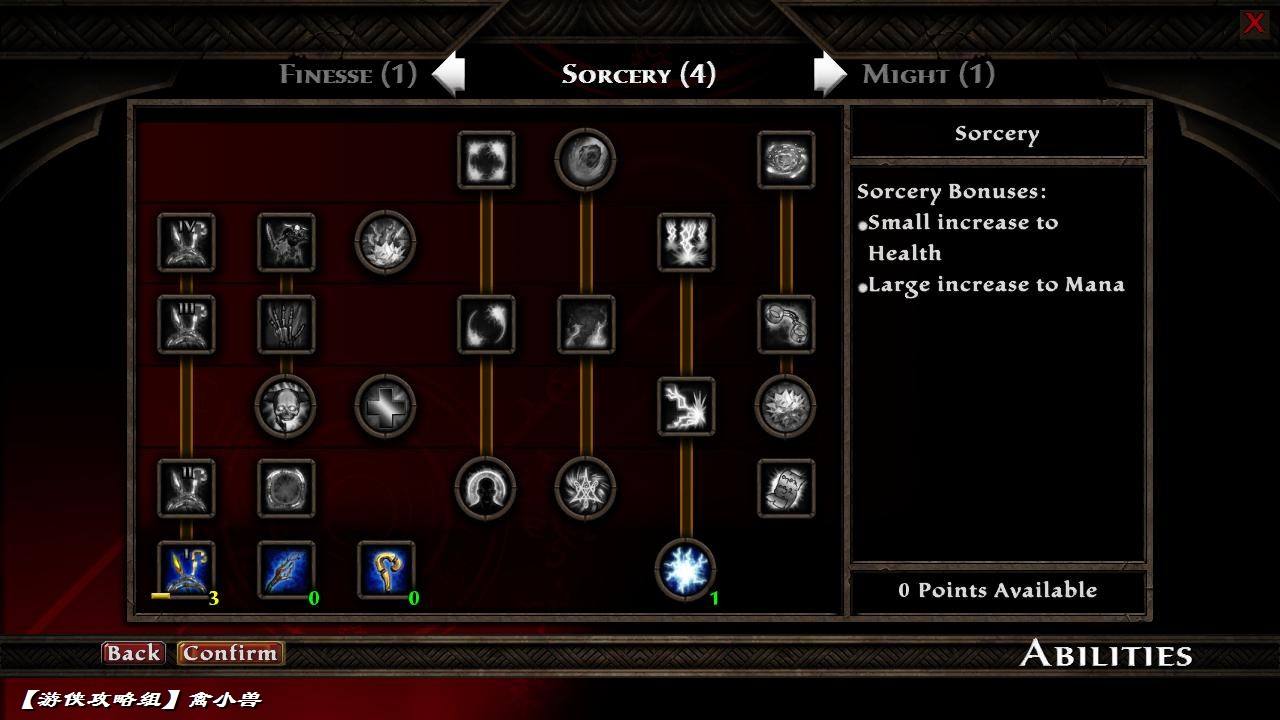This screenshot has height=720, width=1280.
Task: Select the skull face ability icon
Action: (286, 407)
